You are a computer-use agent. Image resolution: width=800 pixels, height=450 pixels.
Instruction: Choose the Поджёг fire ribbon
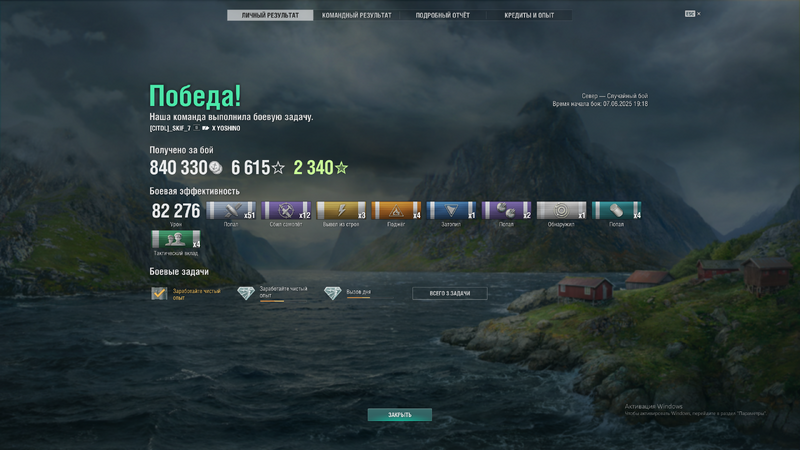click(396, 211)
